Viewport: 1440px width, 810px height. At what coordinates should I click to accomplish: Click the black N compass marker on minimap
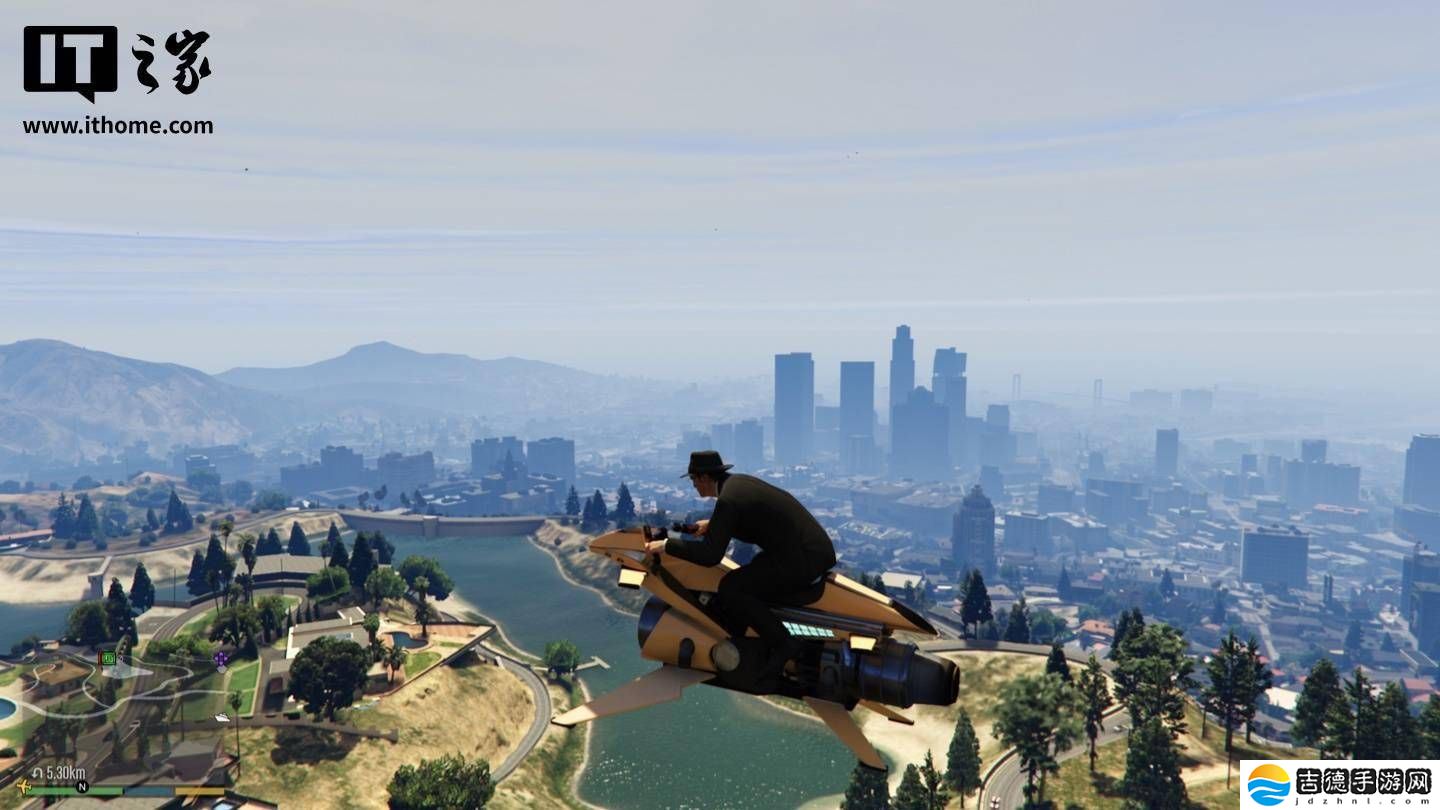[82, 786]
